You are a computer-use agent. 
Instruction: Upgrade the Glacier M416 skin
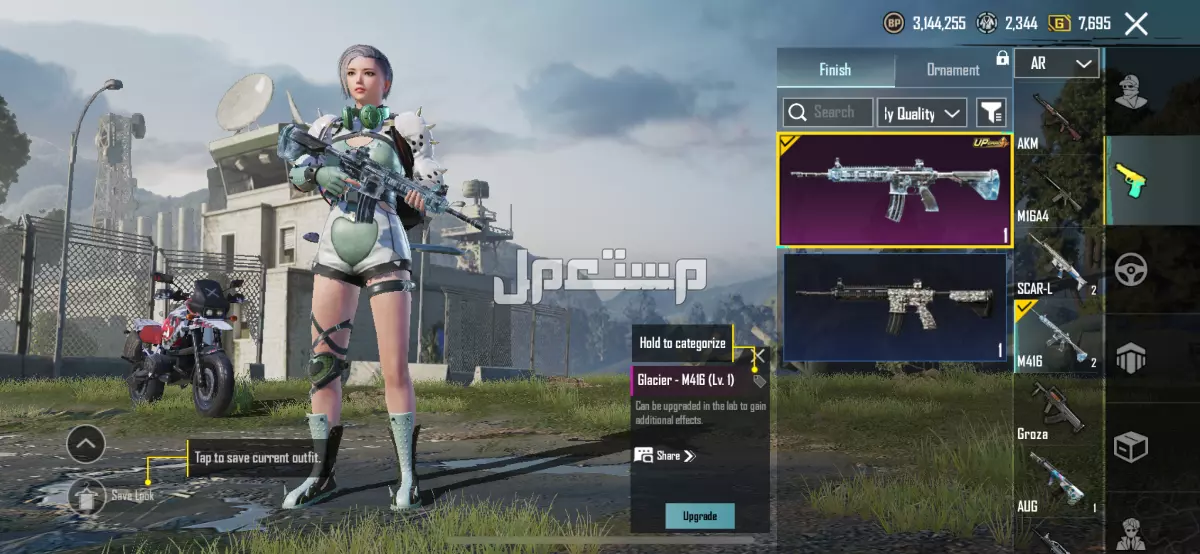[x=700, y=516]
